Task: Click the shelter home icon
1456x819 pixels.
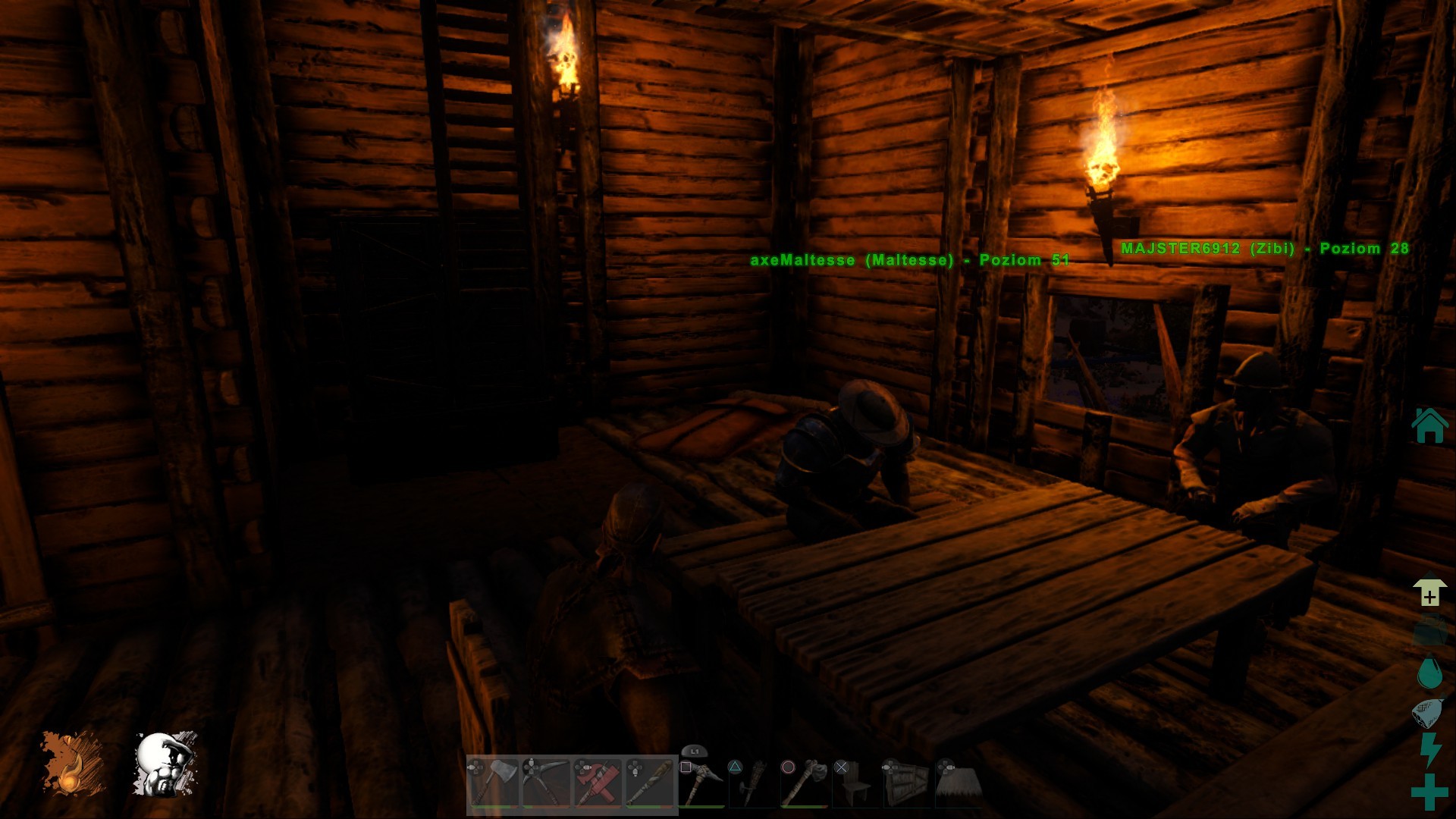Action: (x=1429, y=425)
